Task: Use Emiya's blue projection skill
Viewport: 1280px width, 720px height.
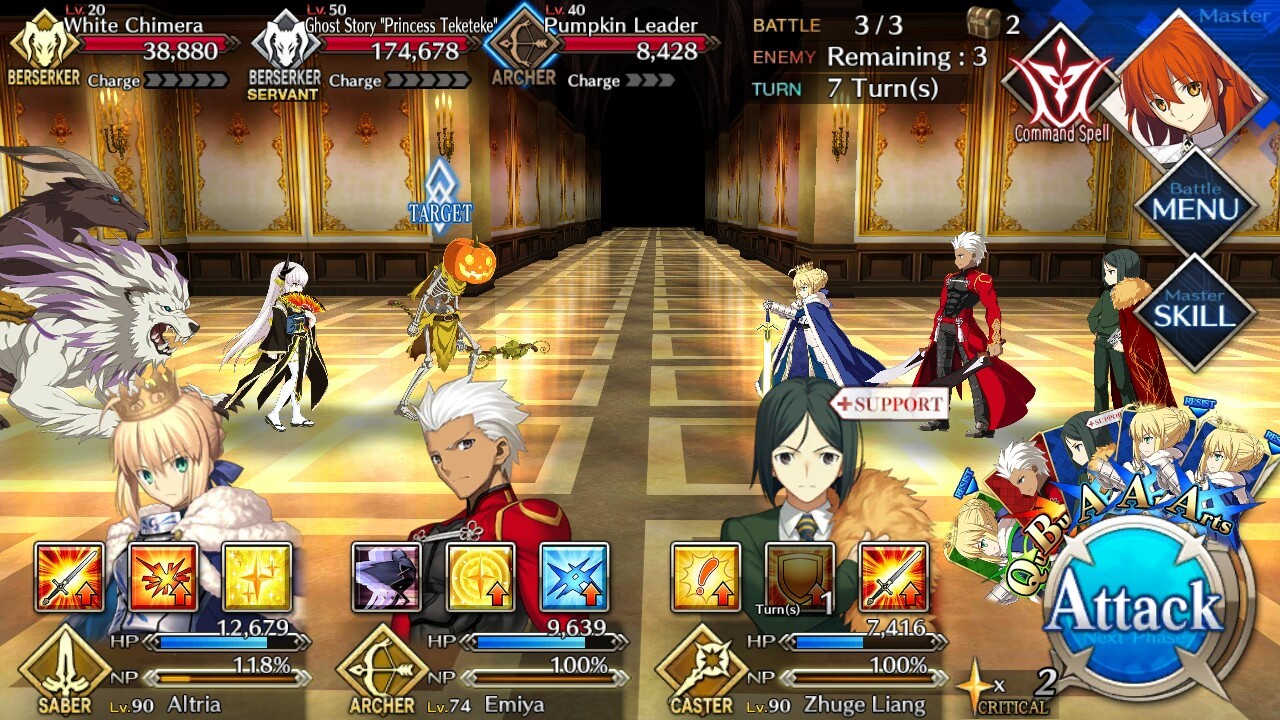Action: tap(574, 577)
